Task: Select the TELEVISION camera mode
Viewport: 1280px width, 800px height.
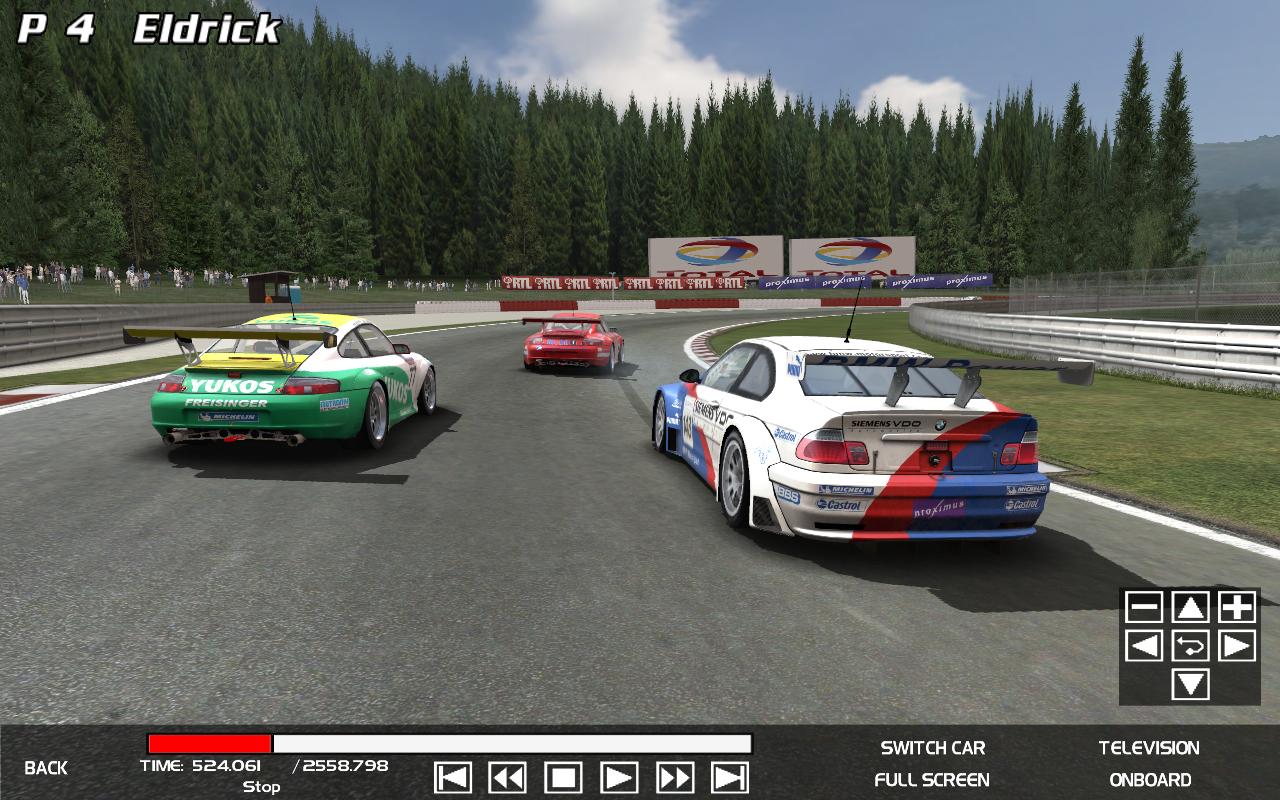Action: pyautogui.click(x=1149, y=748)
